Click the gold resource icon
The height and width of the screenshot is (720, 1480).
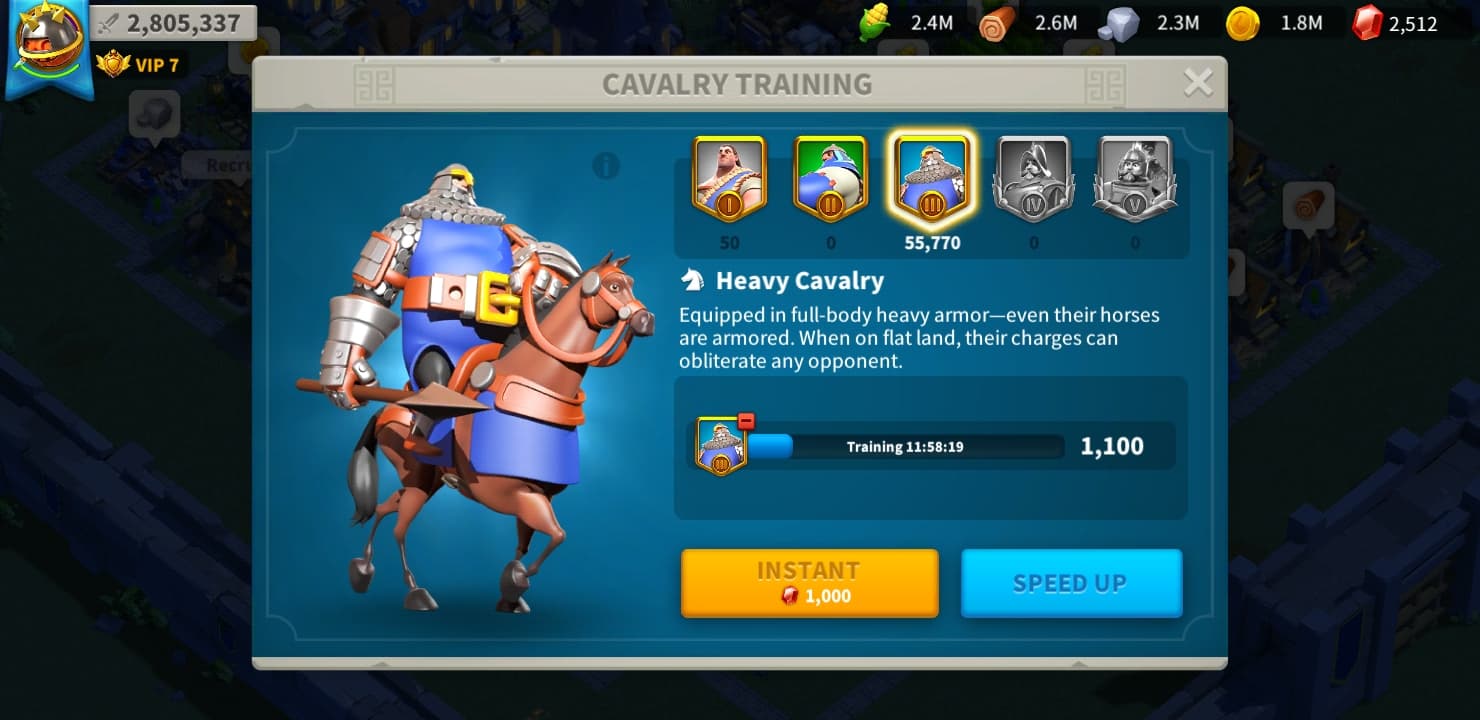(1244, 25)
